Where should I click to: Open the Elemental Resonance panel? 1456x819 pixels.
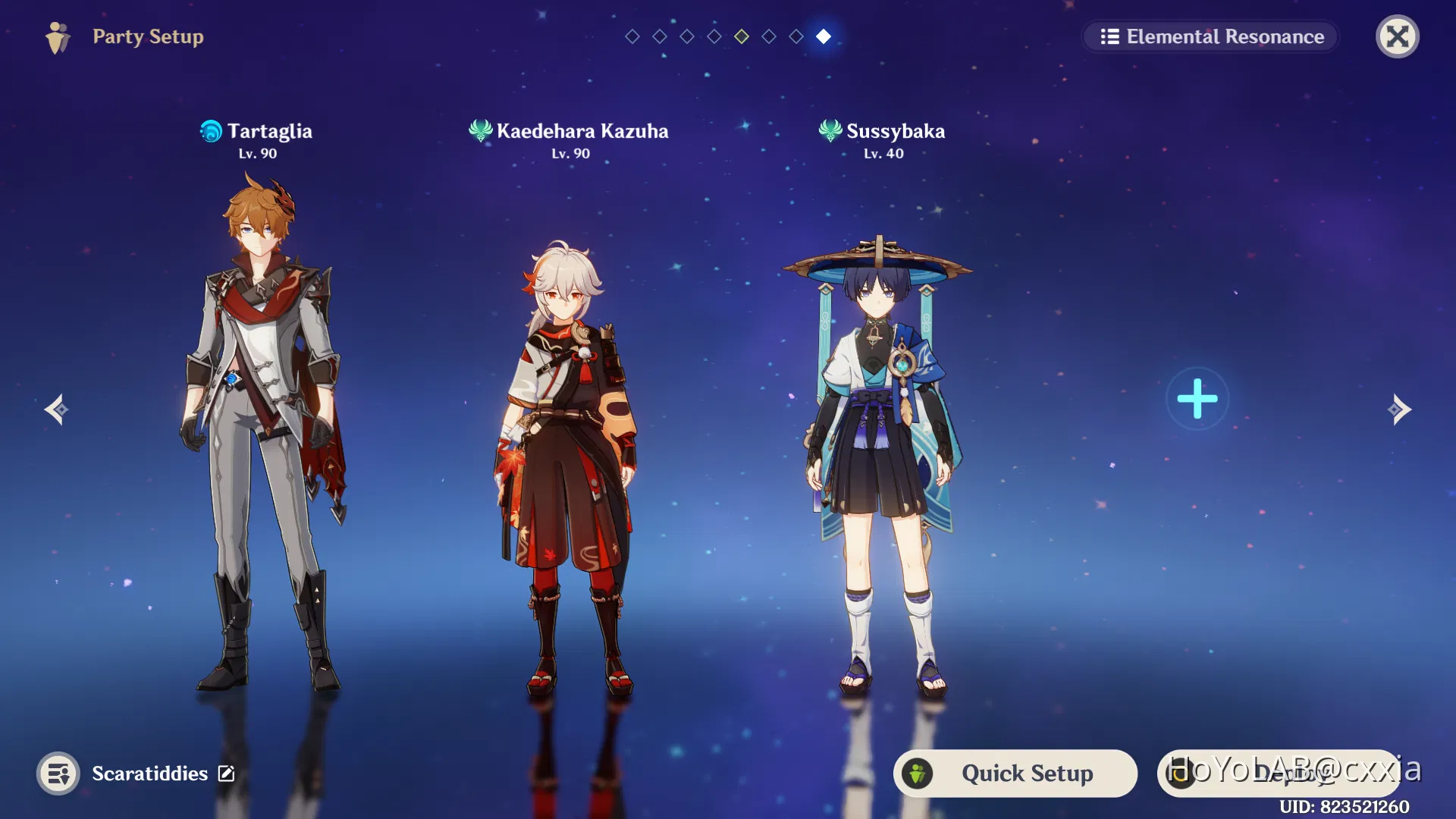[1210, 36]
